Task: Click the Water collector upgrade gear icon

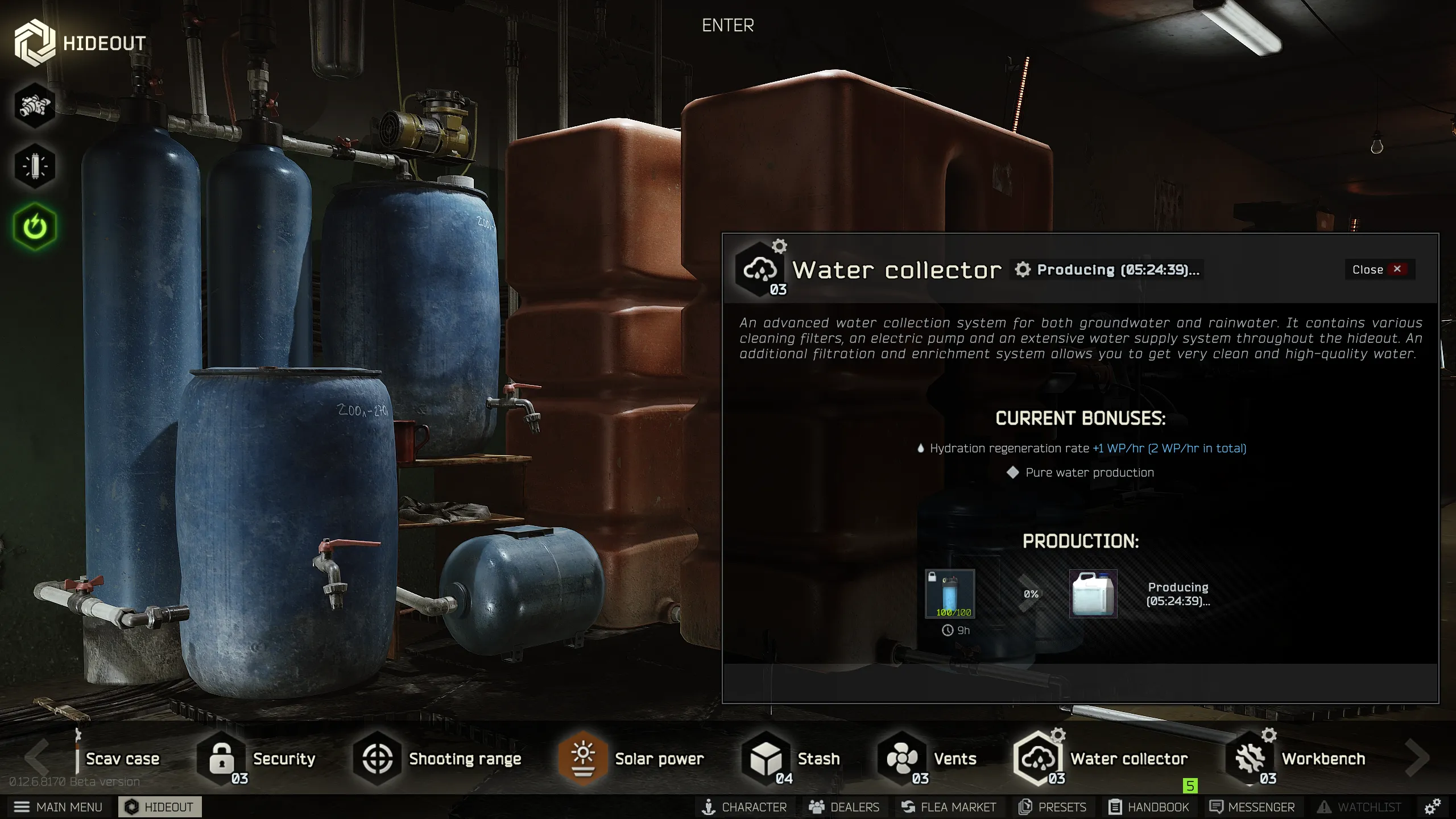Action: (778, 245)
